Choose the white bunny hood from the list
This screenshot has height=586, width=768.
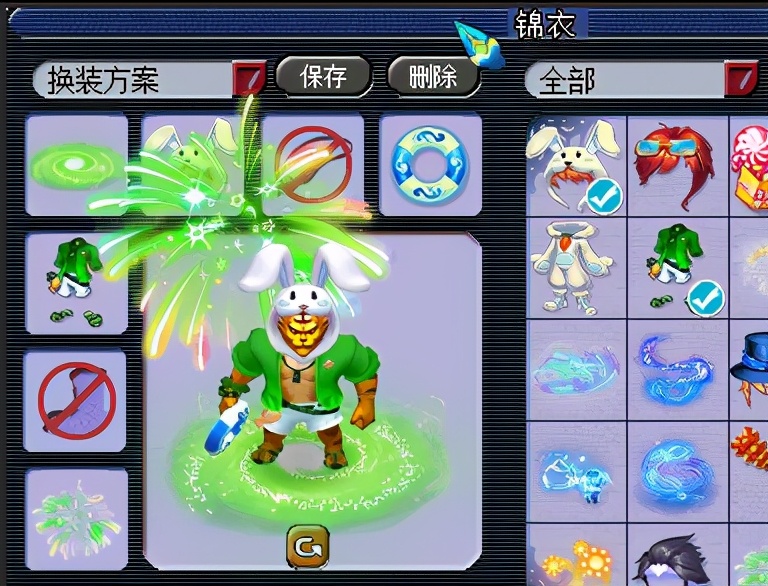pos(576,165)
